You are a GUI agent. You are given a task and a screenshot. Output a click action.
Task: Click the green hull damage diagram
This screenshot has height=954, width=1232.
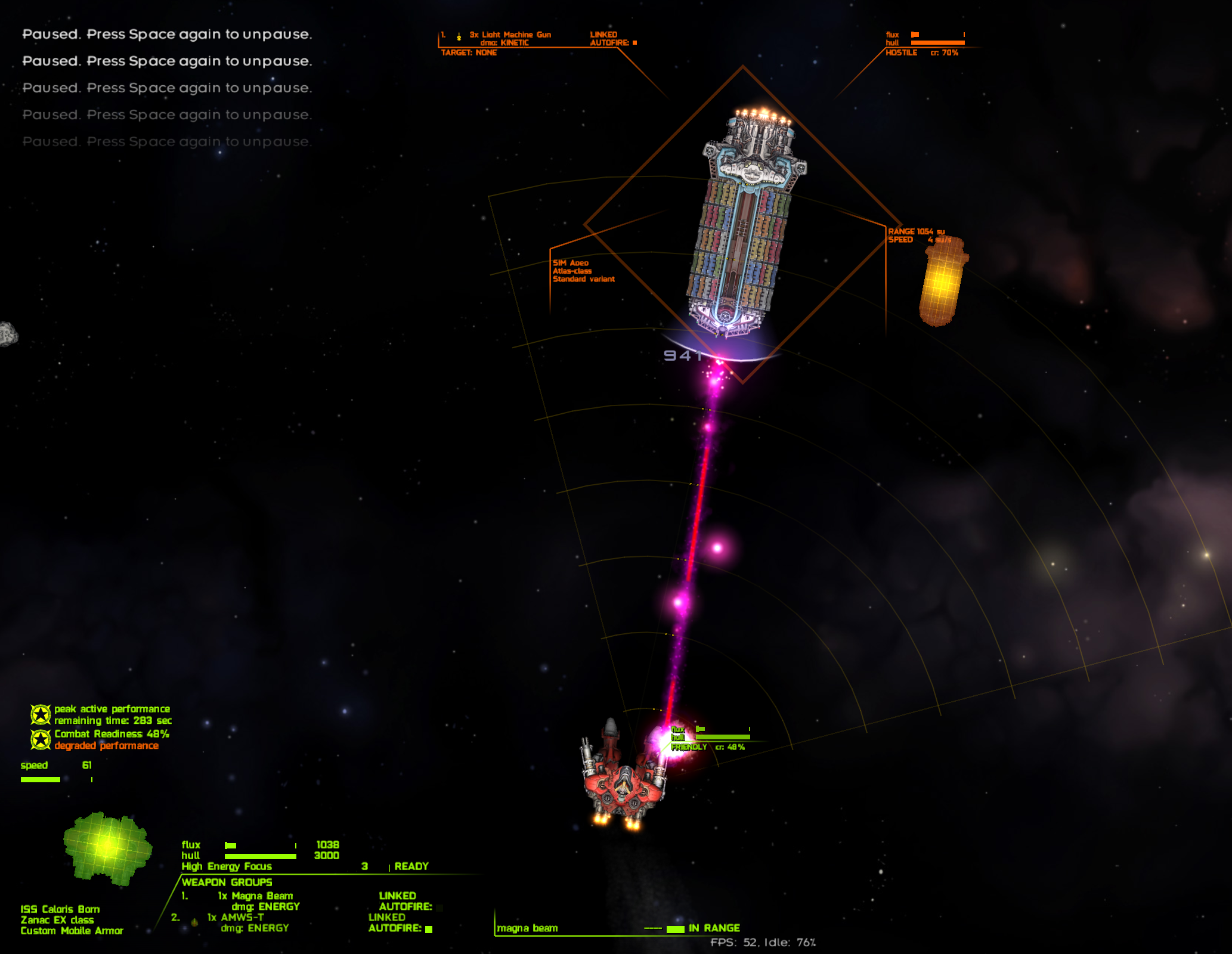107,847
